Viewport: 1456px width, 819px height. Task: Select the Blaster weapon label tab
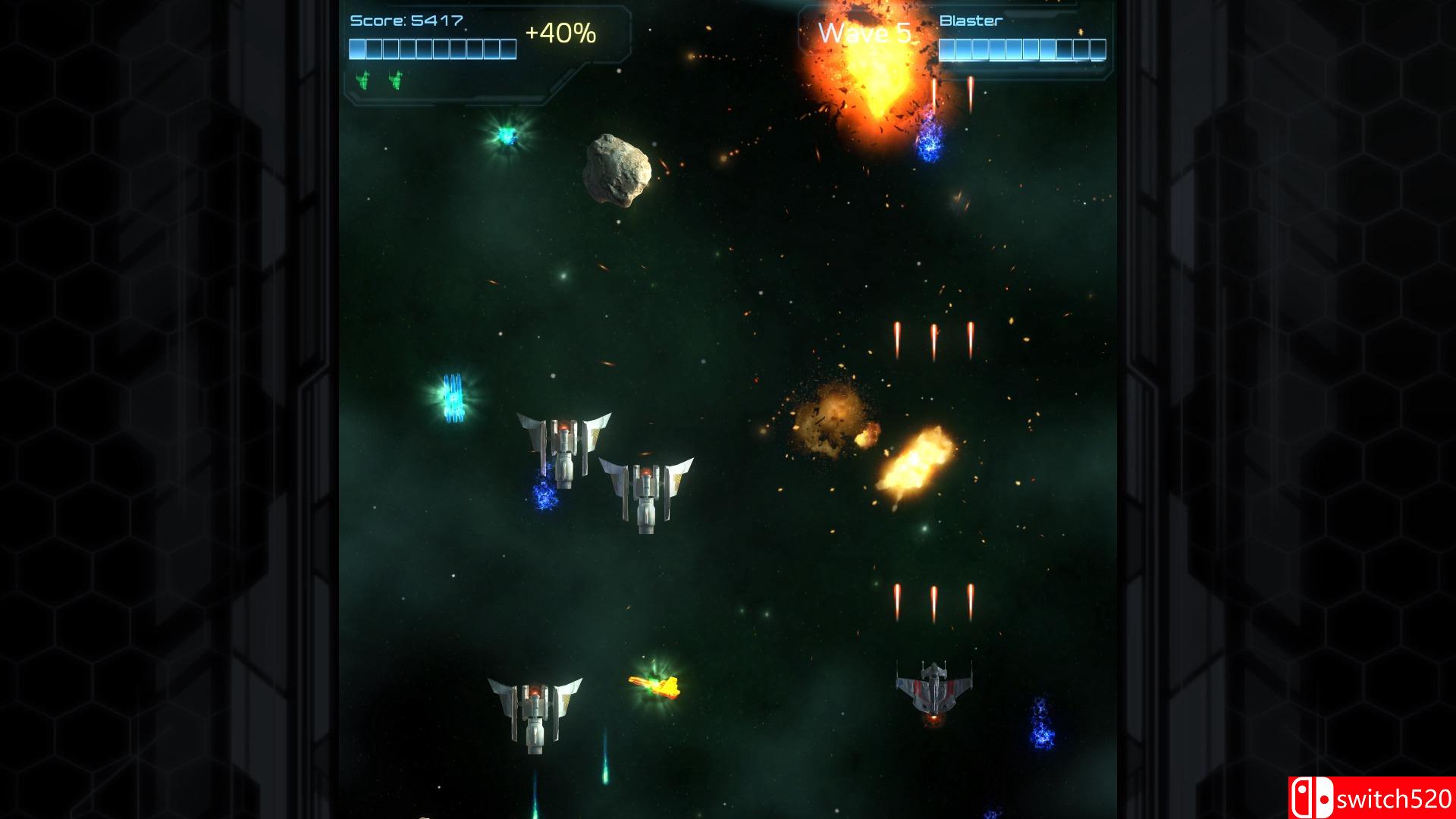click(971, 19)
